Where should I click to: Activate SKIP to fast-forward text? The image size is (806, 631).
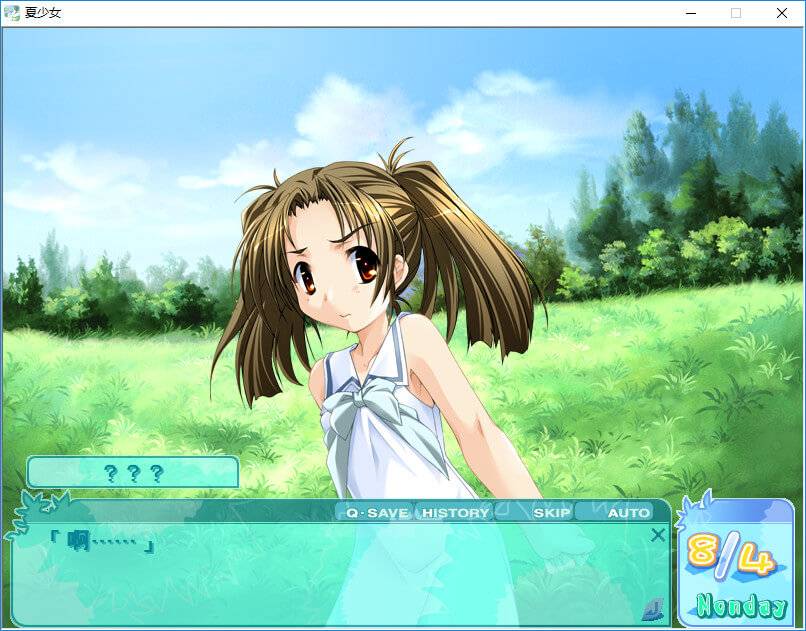[x=551, y=513]
